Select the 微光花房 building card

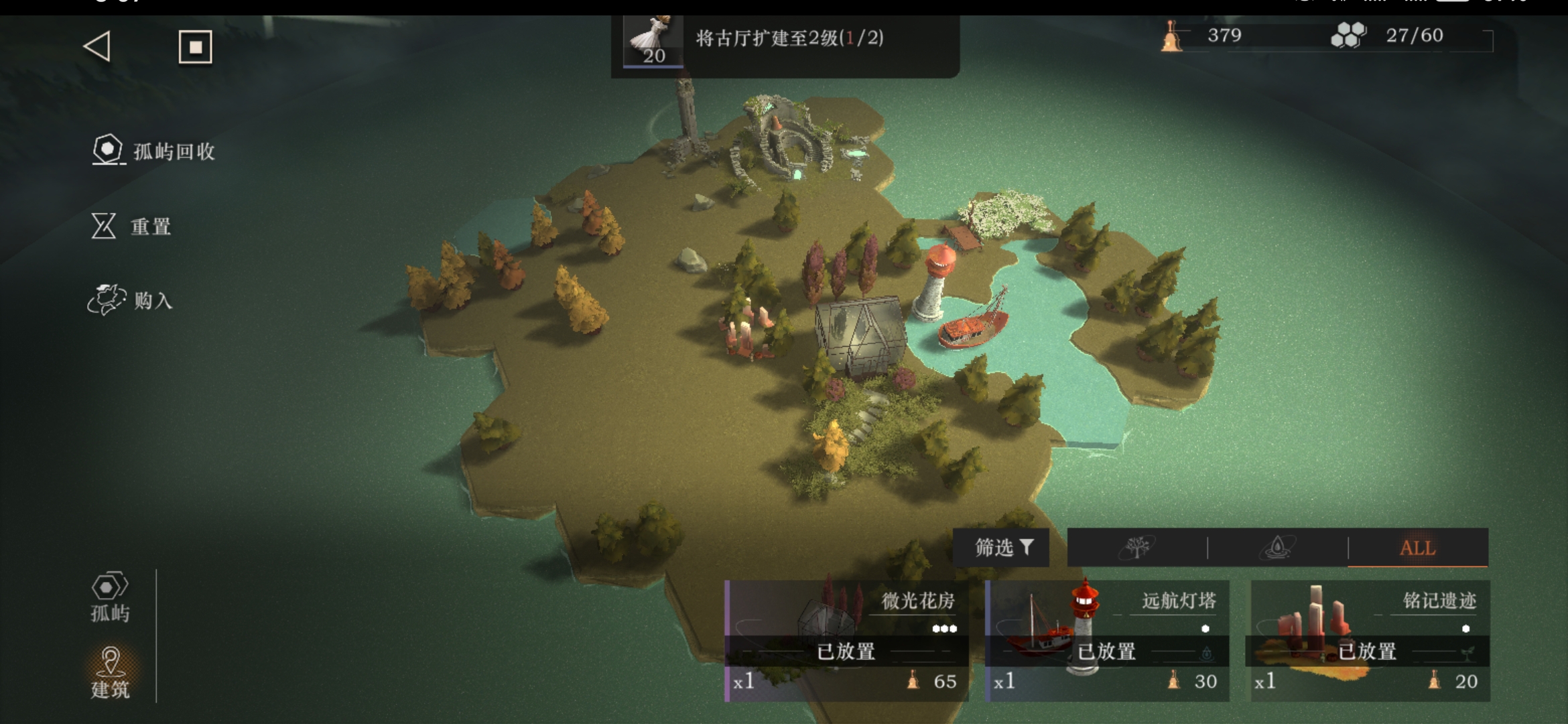coord(847,640)
